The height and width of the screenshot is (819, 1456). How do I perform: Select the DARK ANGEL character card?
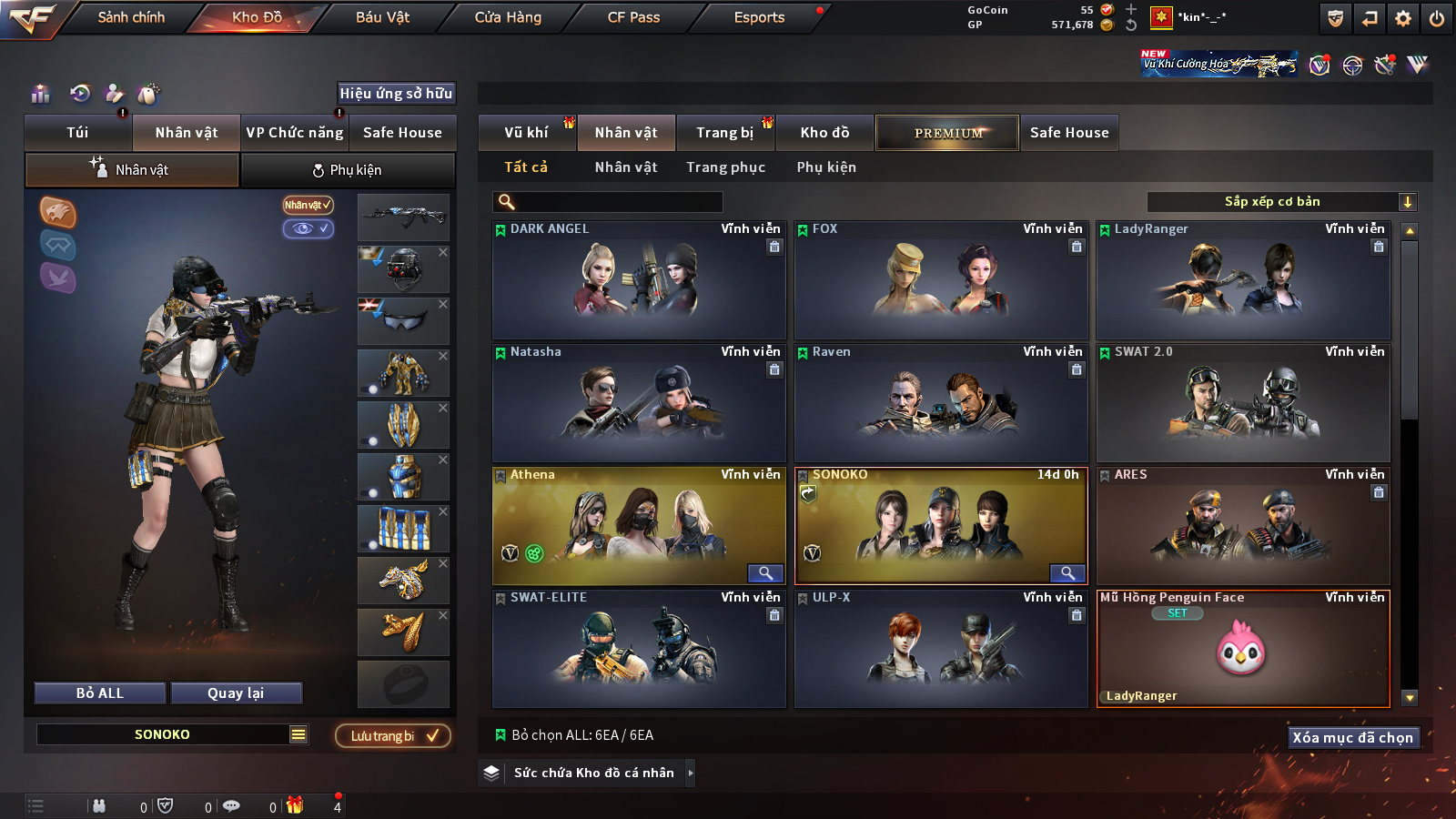tap(639, 280)
